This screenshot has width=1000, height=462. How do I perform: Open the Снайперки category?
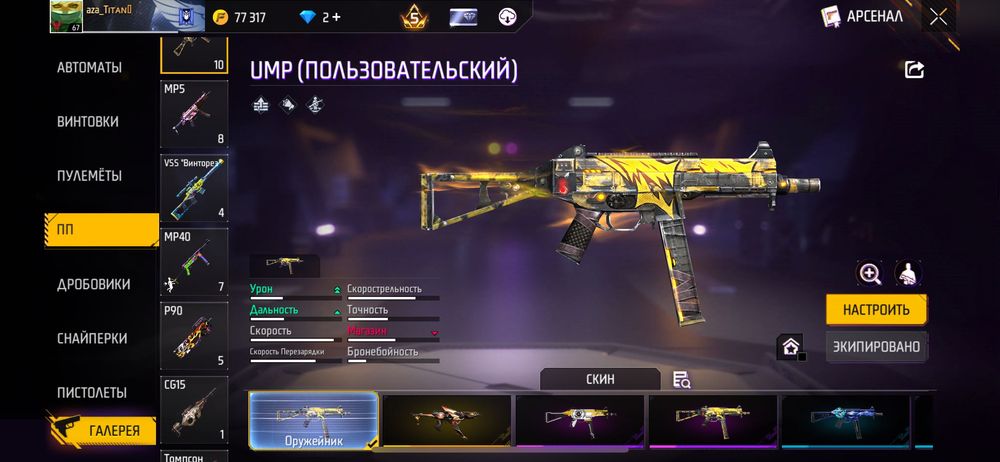click(92, 338)
